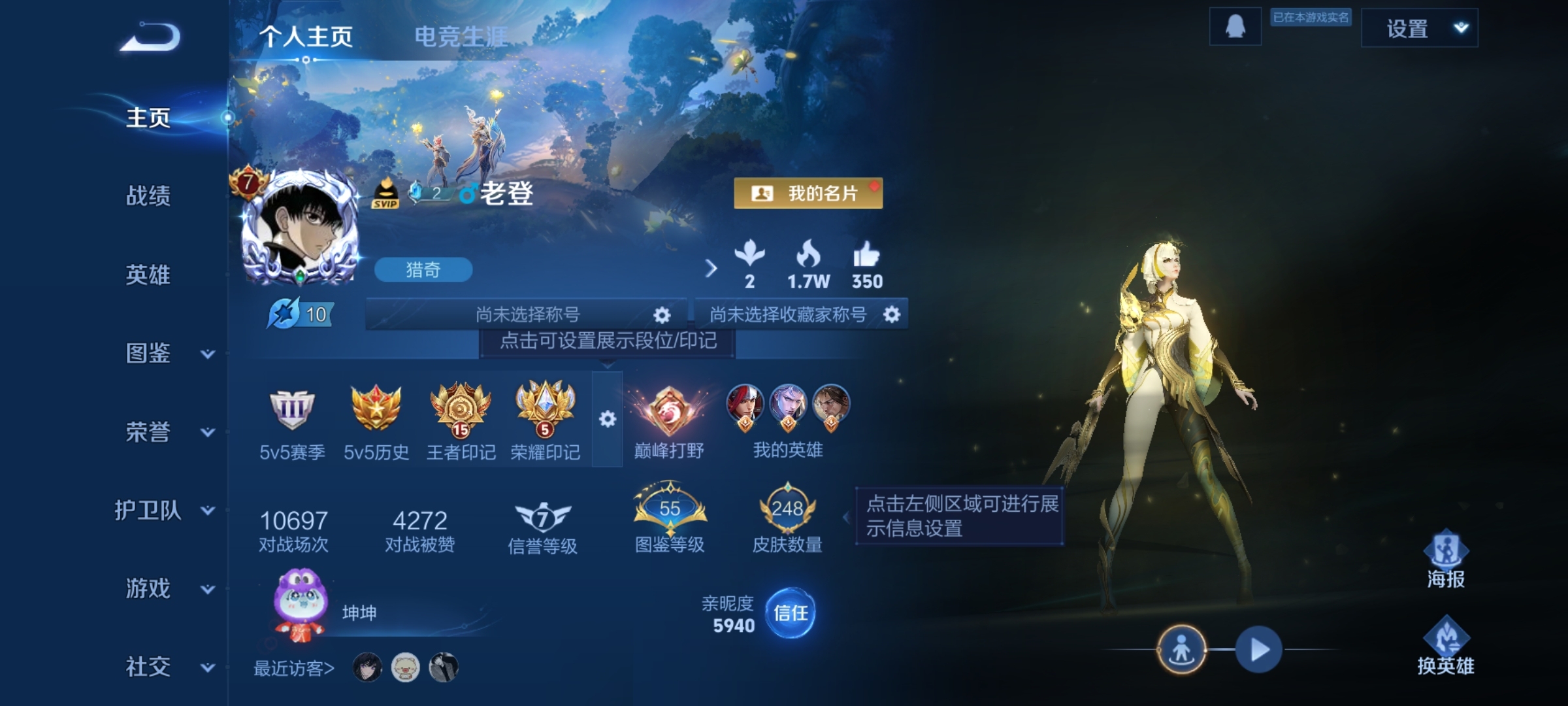
Task: Open 我的名片 card
Action: 808,193
